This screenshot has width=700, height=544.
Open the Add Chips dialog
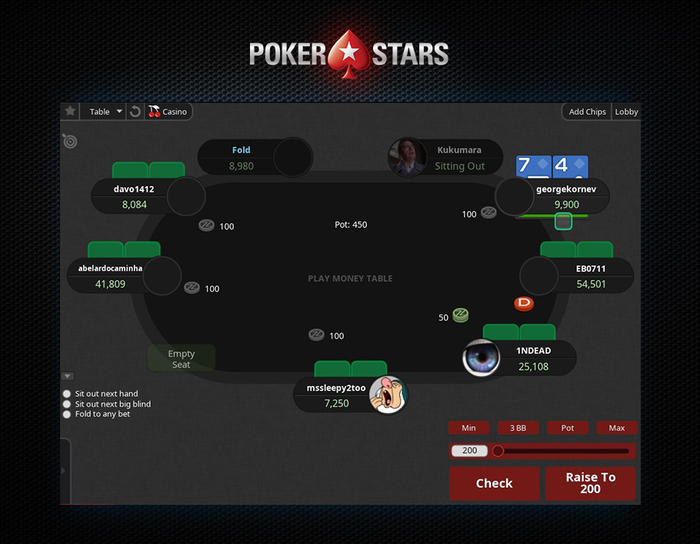point(587,112)
